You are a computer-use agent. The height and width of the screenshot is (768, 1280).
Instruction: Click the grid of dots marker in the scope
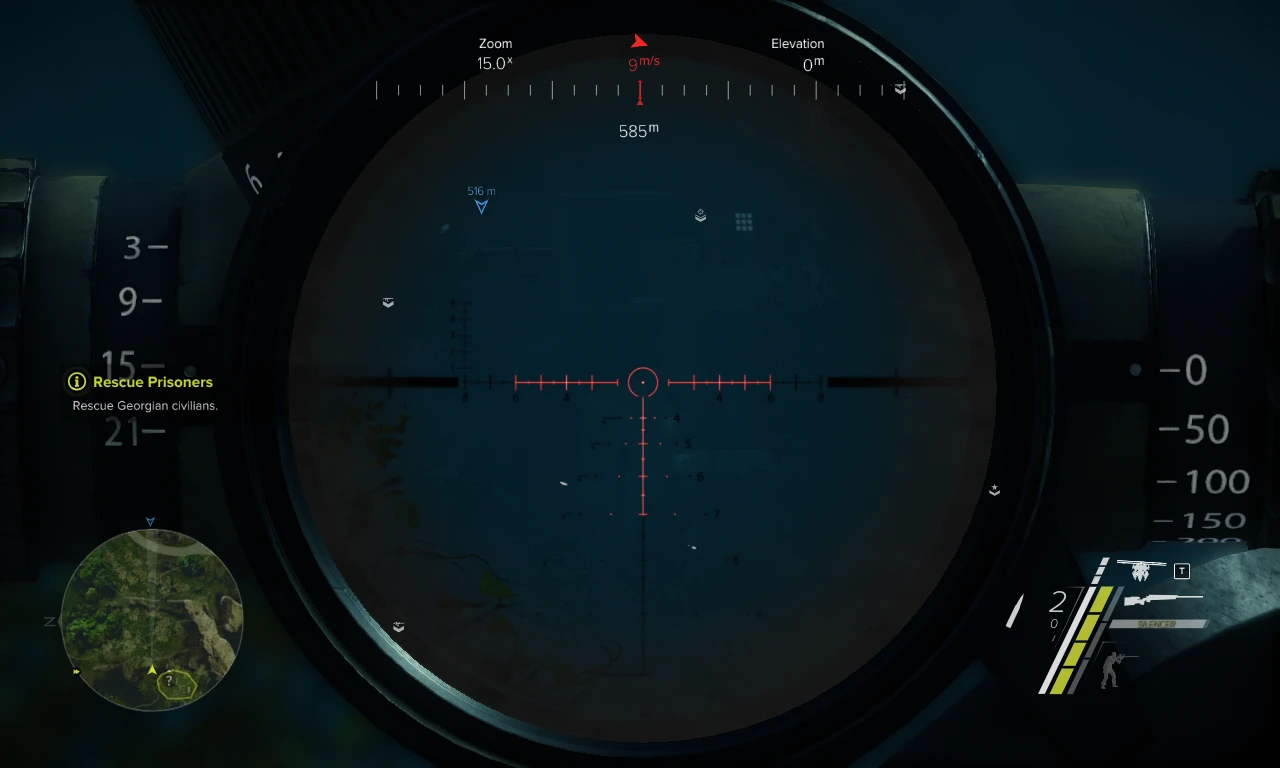click(743, 220)
